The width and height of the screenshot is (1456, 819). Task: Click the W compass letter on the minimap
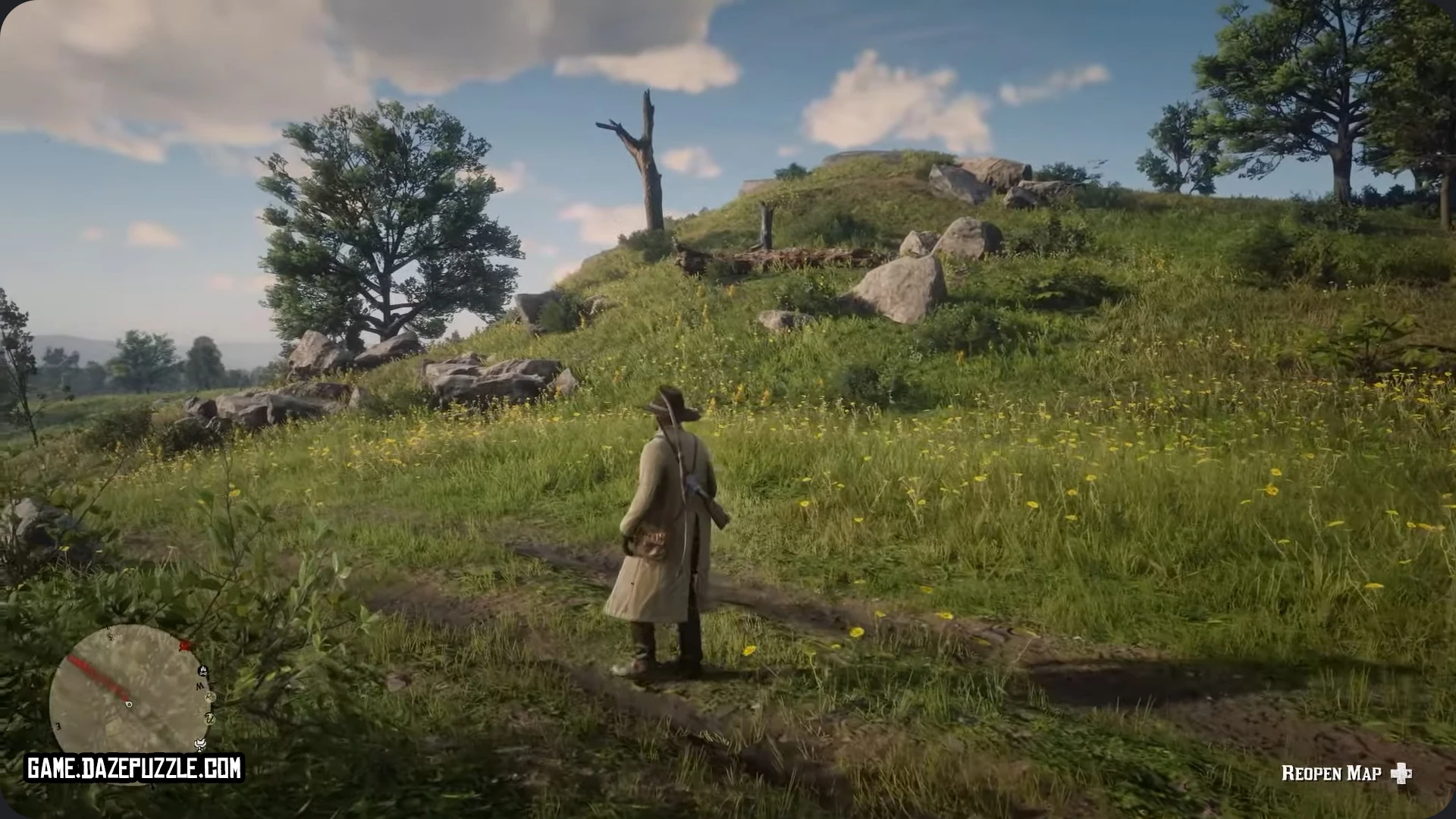199,685
